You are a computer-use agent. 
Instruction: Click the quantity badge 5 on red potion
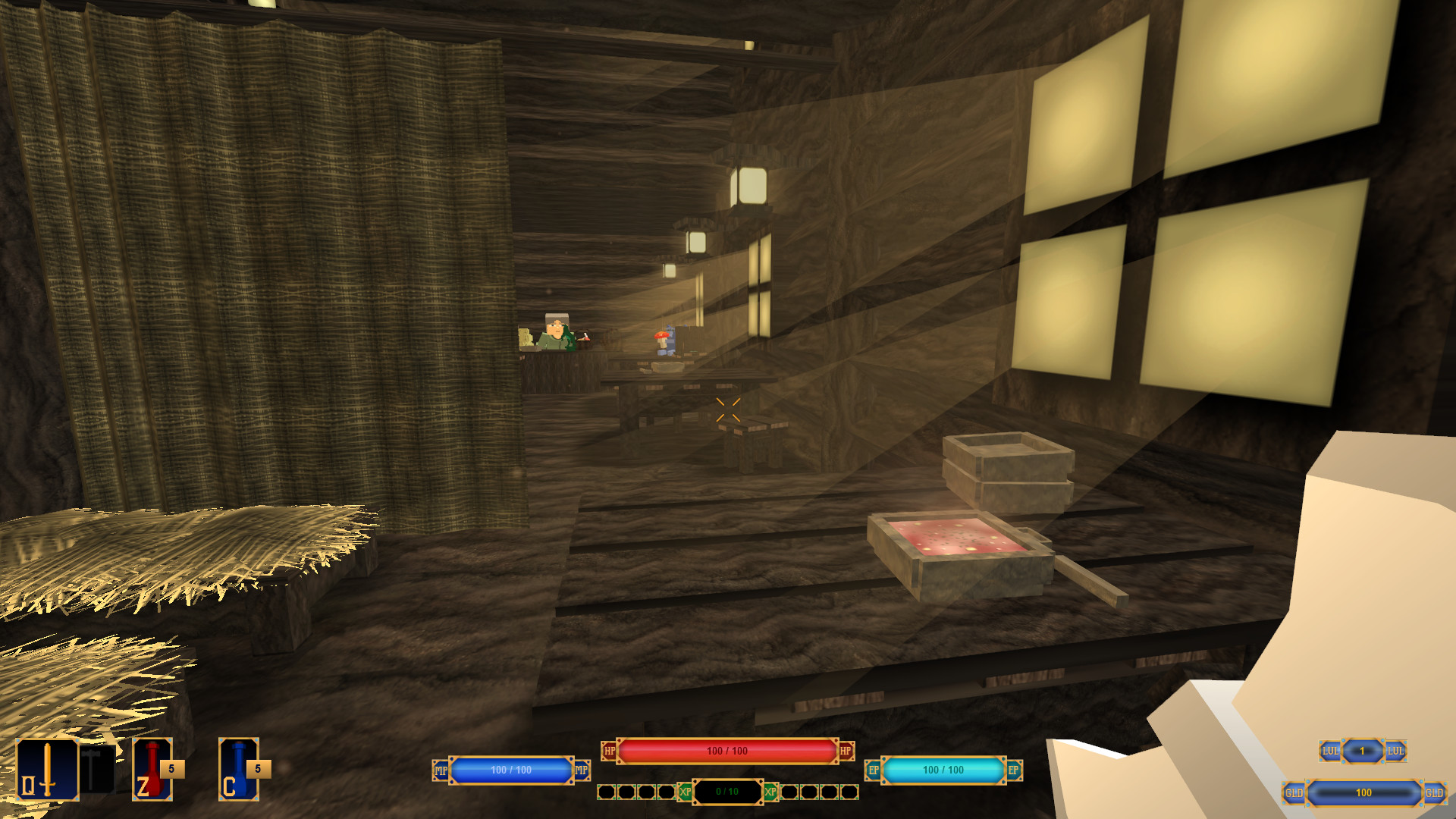click(x=173, y=768)
